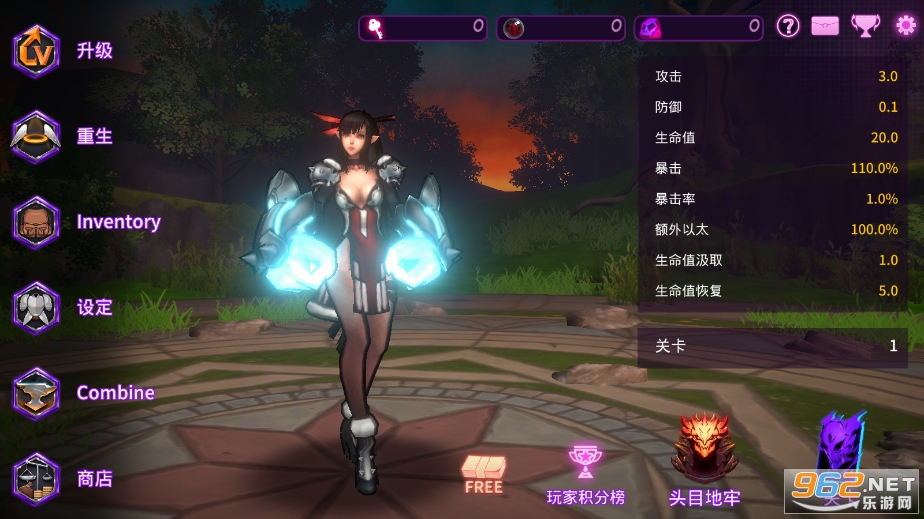Screen dimensions: 924x519
Task: Claim the FREE reward
Action: [484, 473]
